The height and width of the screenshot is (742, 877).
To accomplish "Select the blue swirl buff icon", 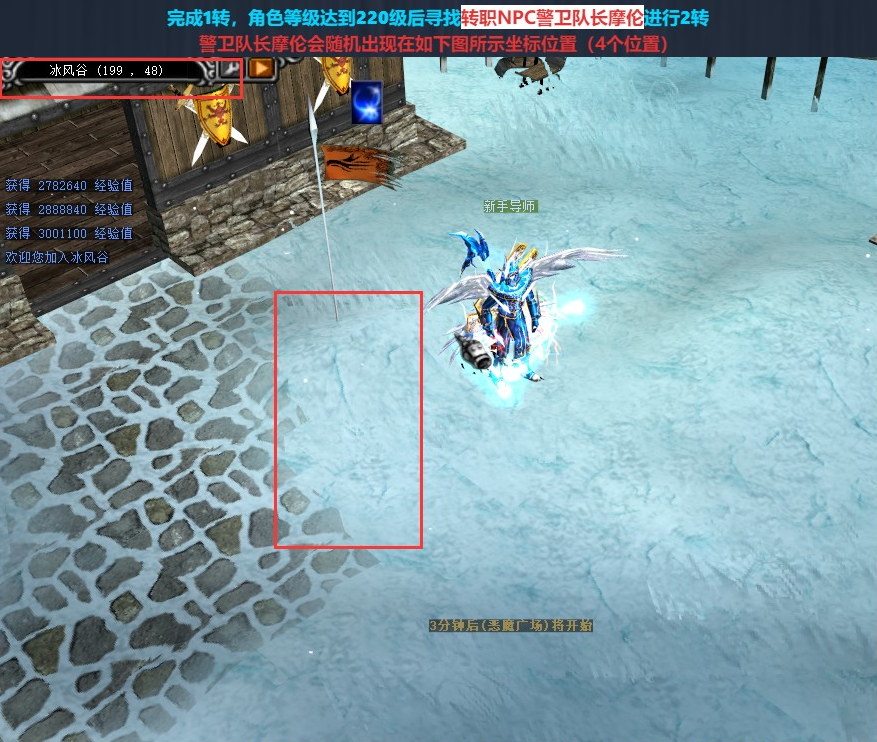I will [366, 102].
